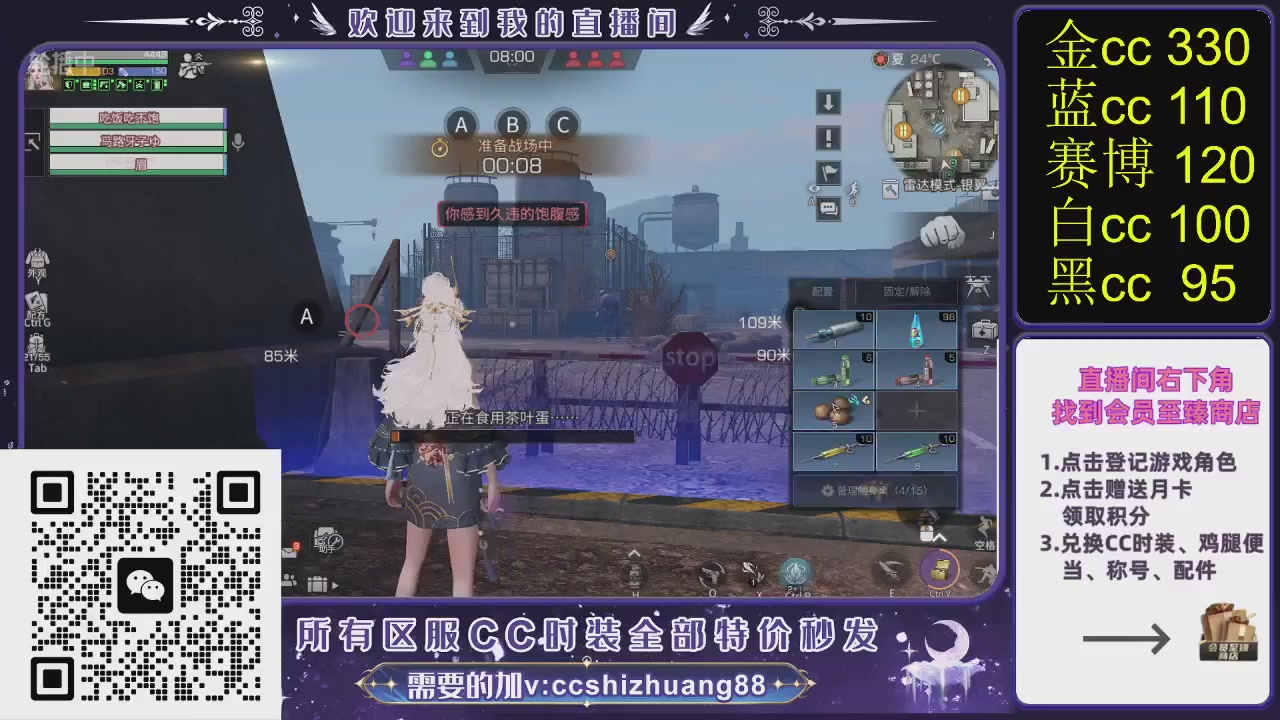Expand the chevron above the H weapon slot

634,553
